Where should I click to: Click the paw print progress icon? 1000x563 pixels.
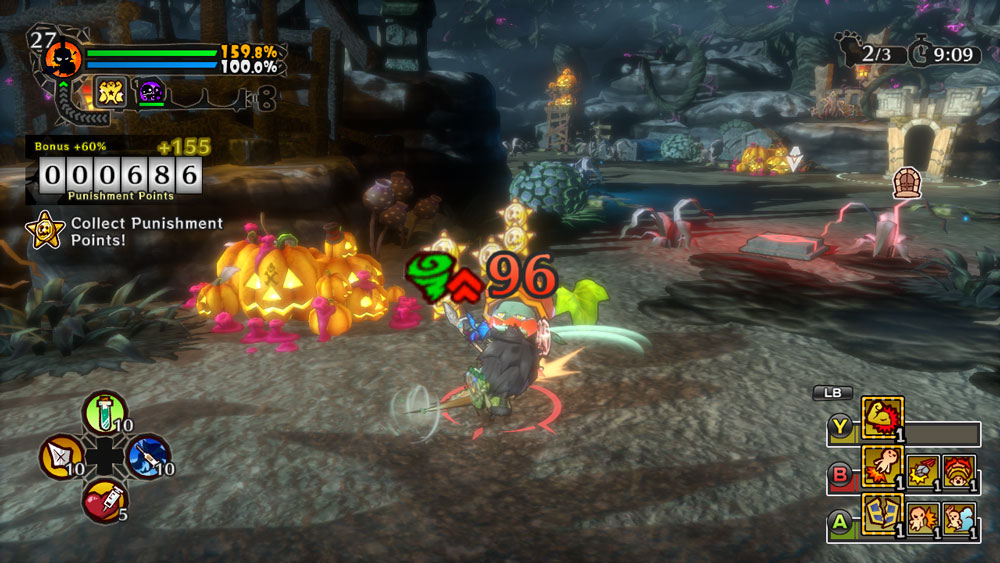click(848, 49)
